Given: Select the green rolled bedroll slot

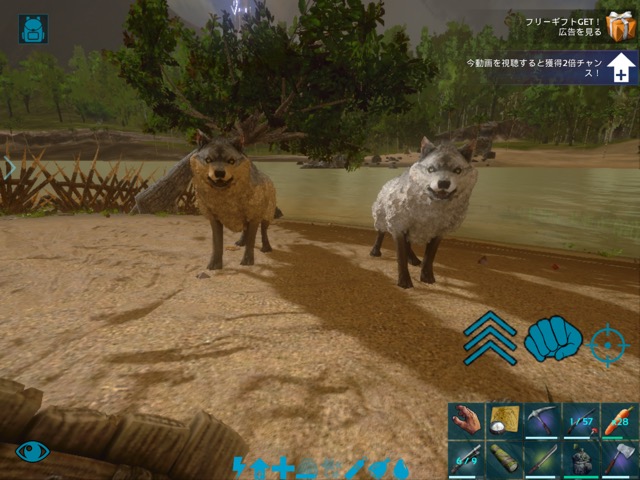Looking at the screenshot, I should (505, 459).
